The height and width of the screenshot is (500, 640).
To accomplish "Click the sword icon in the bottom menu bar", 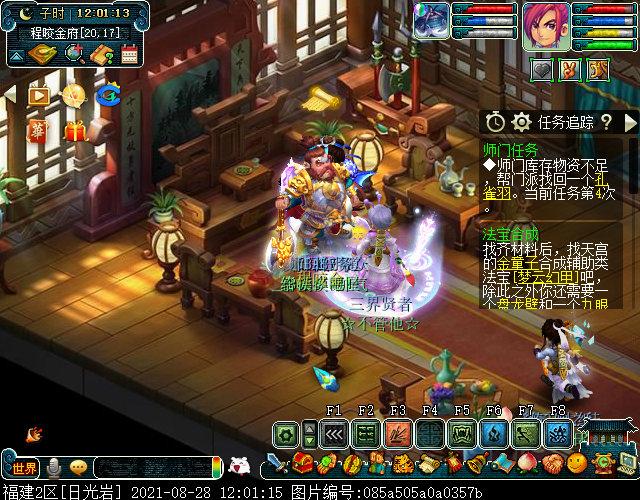I will [275, 465].
